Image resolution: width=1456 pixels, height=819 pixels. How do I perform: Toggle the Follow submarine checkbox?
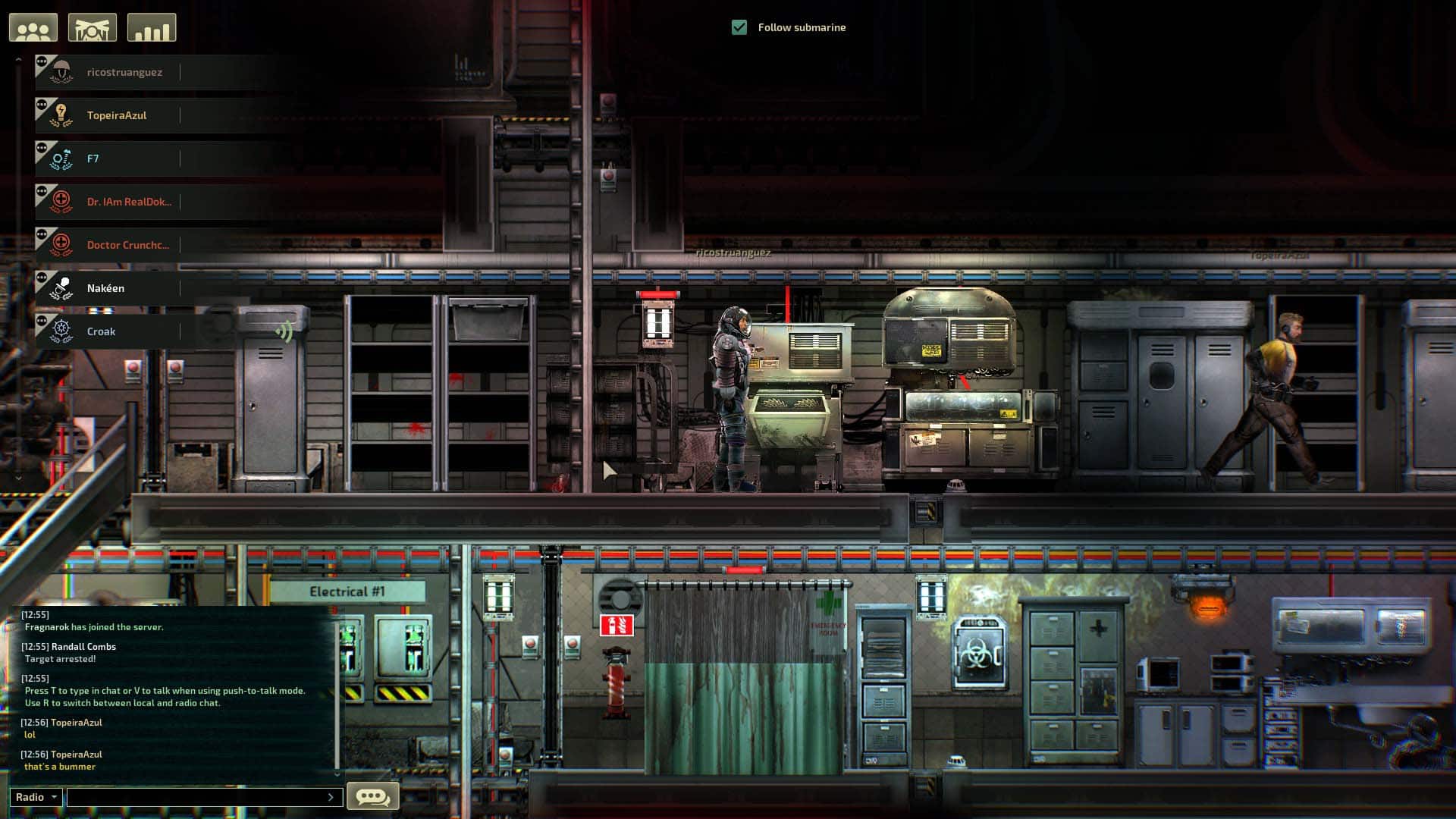tap(739, 27)
